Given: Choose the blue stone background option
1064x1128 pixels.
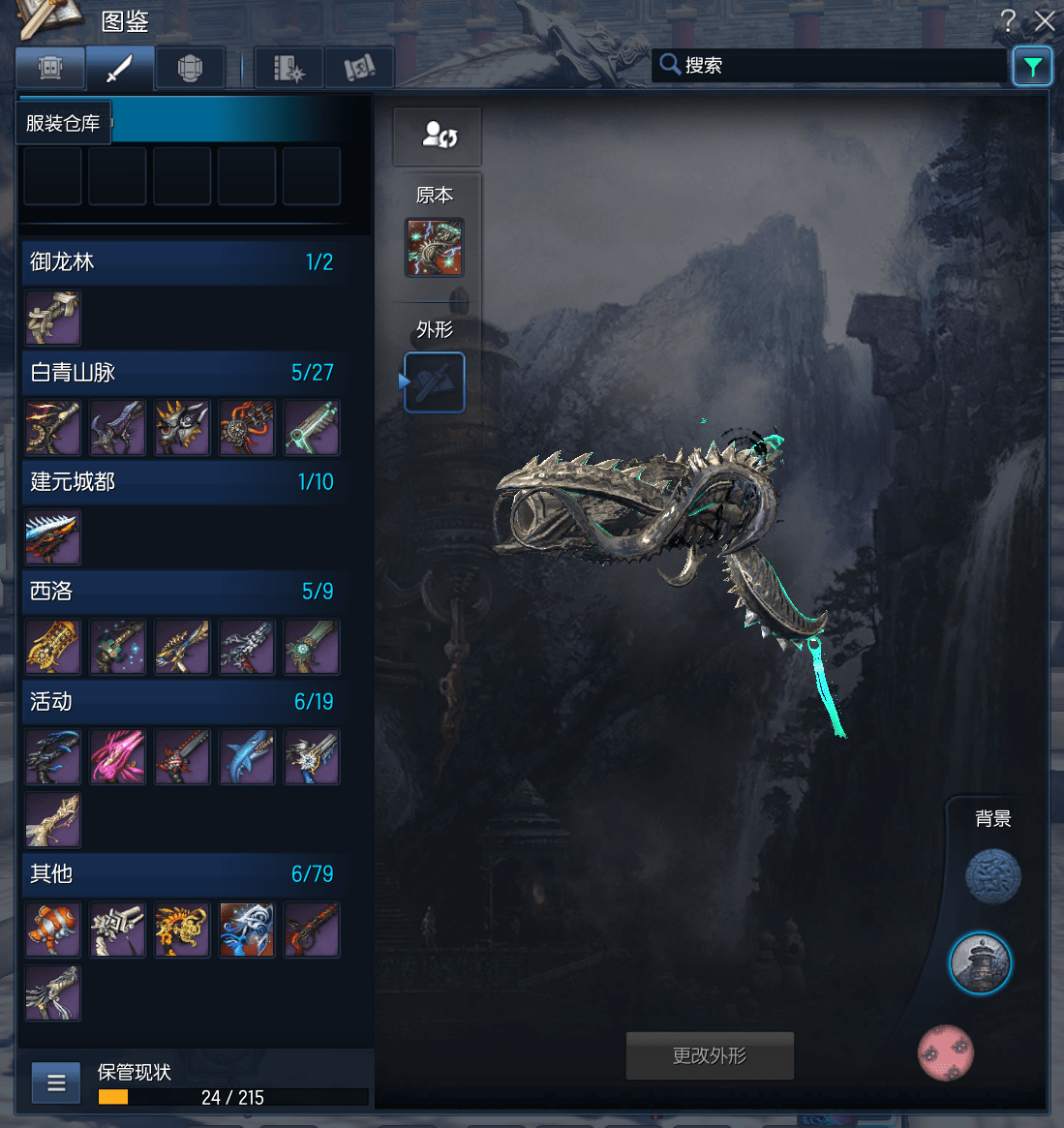Looking at the screenshot, I should 993,876.
